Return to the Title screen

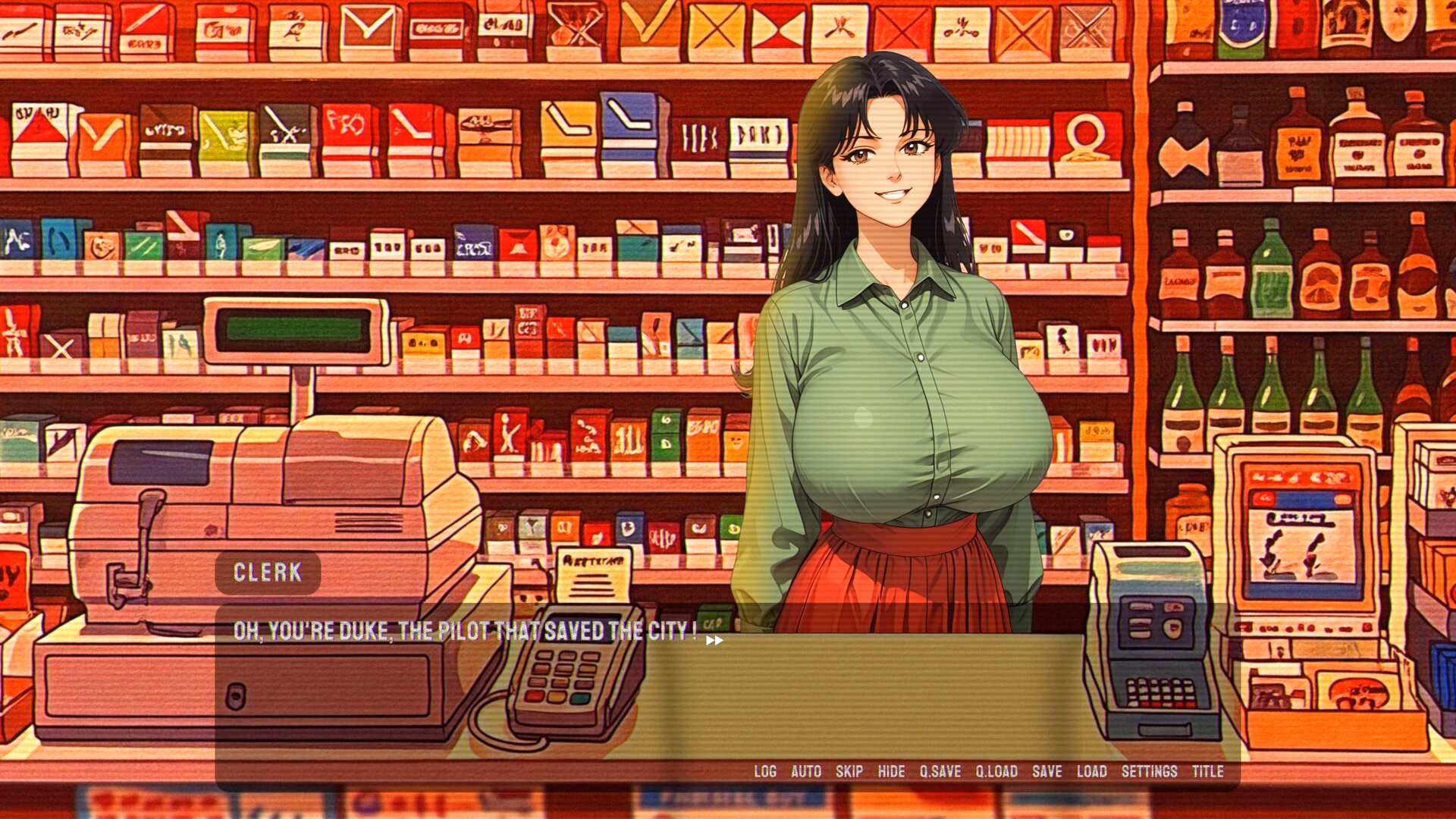pyautogui.click(x=1208, y=771)
